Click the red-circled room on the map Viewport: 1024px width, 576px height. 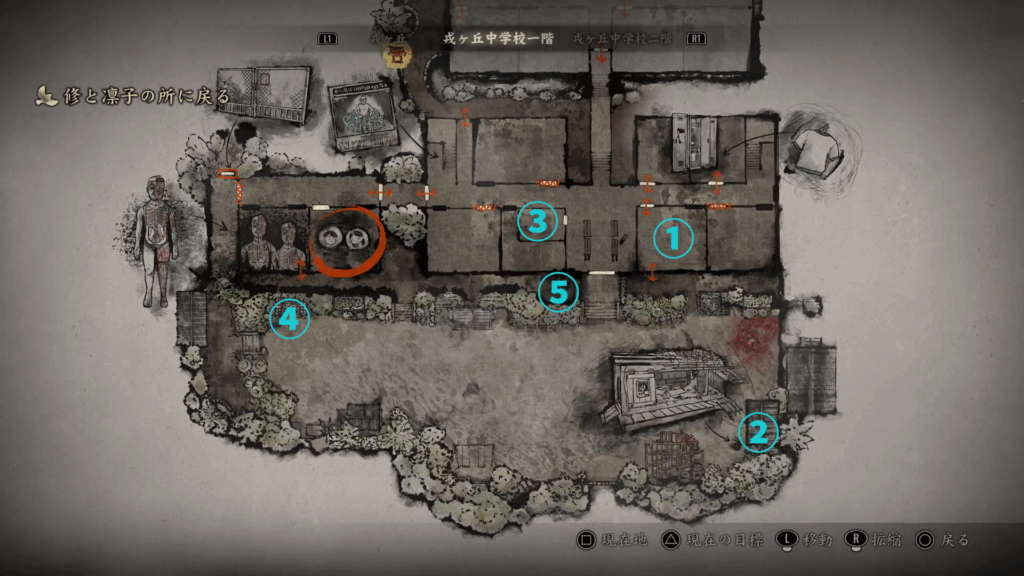(346, 239)
